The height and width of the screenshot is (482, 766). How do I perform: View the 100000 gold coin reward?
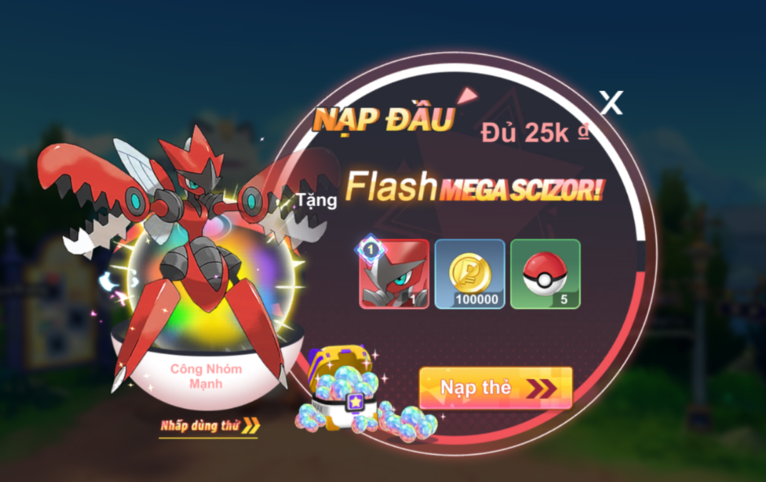(470, 273)
